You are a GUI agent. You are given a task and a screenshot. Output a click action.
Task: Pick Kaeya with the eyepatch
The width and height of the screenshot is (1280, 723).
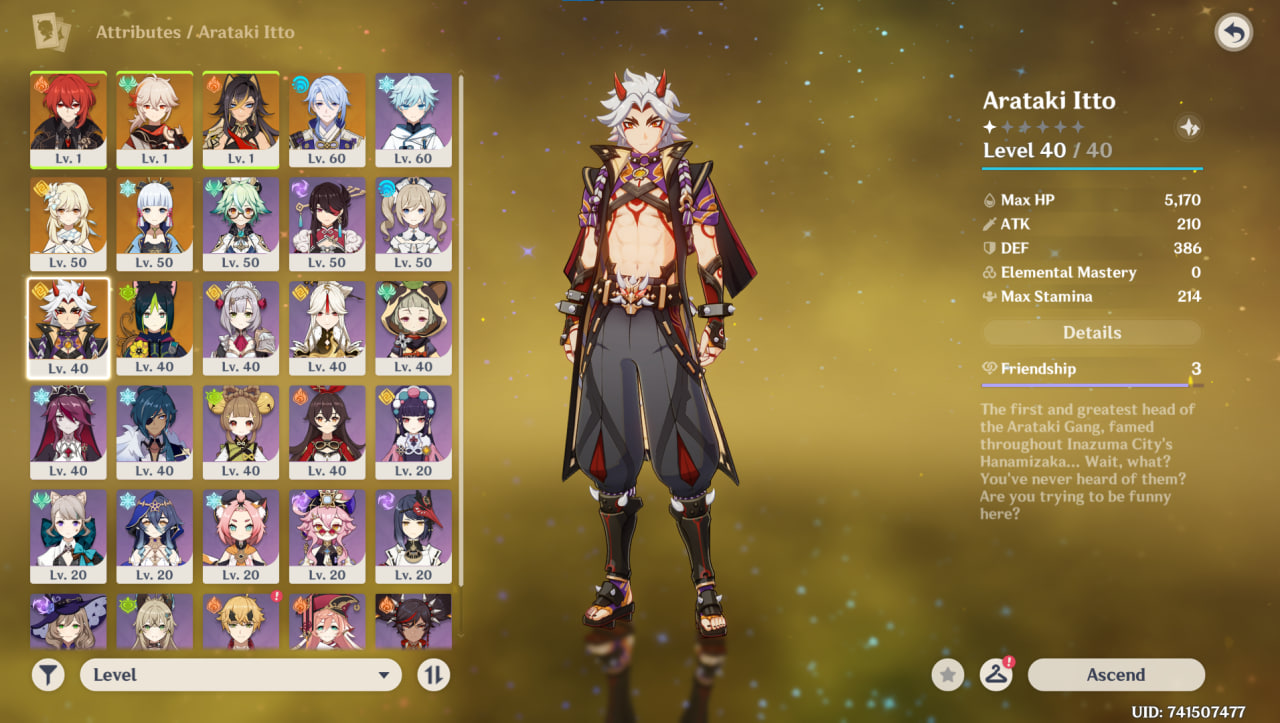pos(155,430)
